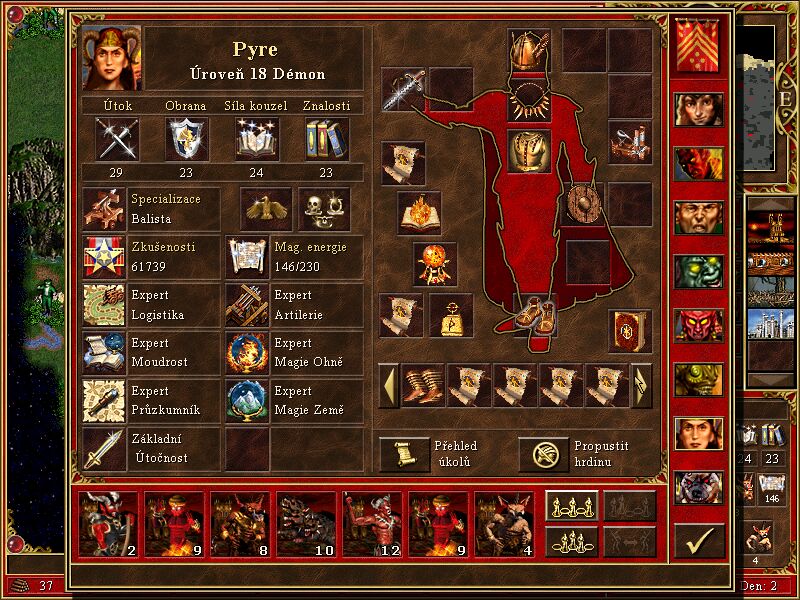Select the equipped helmet slot
The height and width of the screenshot is (600, 800).
(x=528, y=50)
